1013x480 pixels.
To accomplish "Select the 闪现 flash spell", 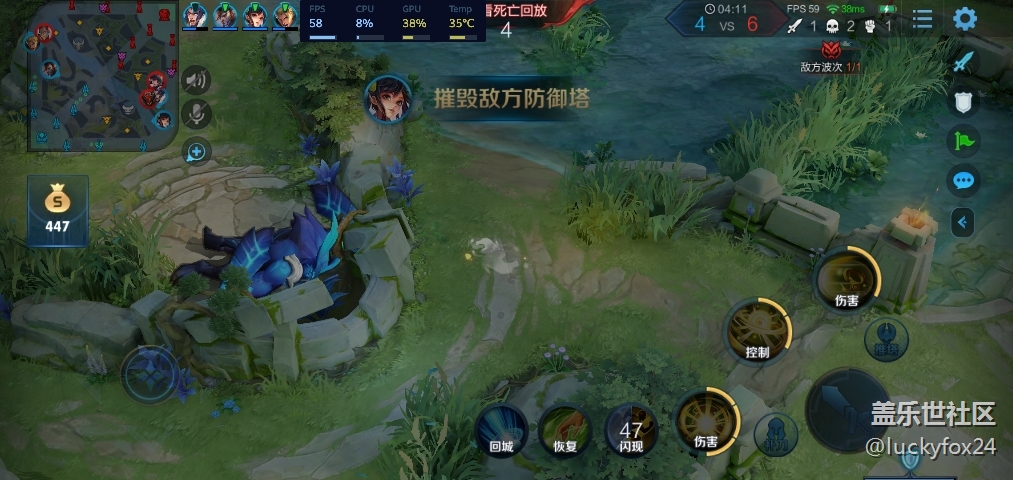I will coord(631,430).
